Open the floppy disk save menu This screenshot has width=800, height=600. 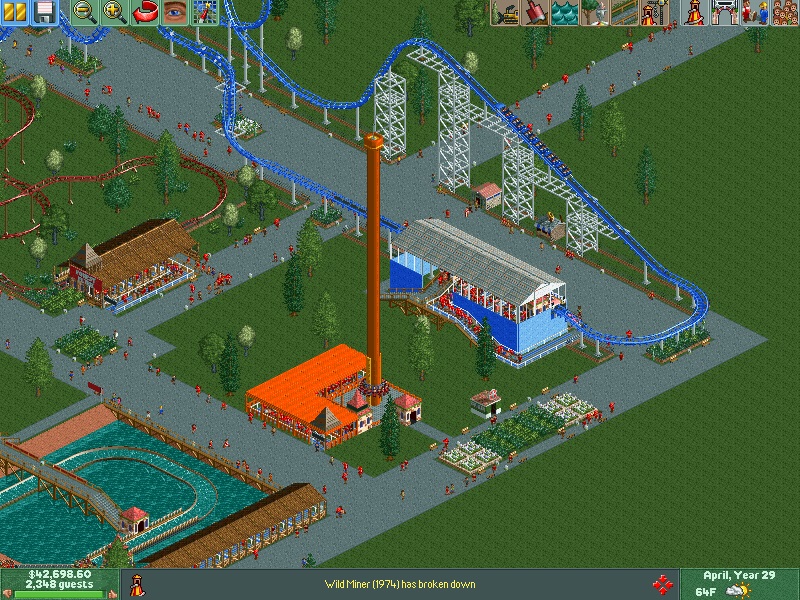pyautogui.click(x=44, y=12)
